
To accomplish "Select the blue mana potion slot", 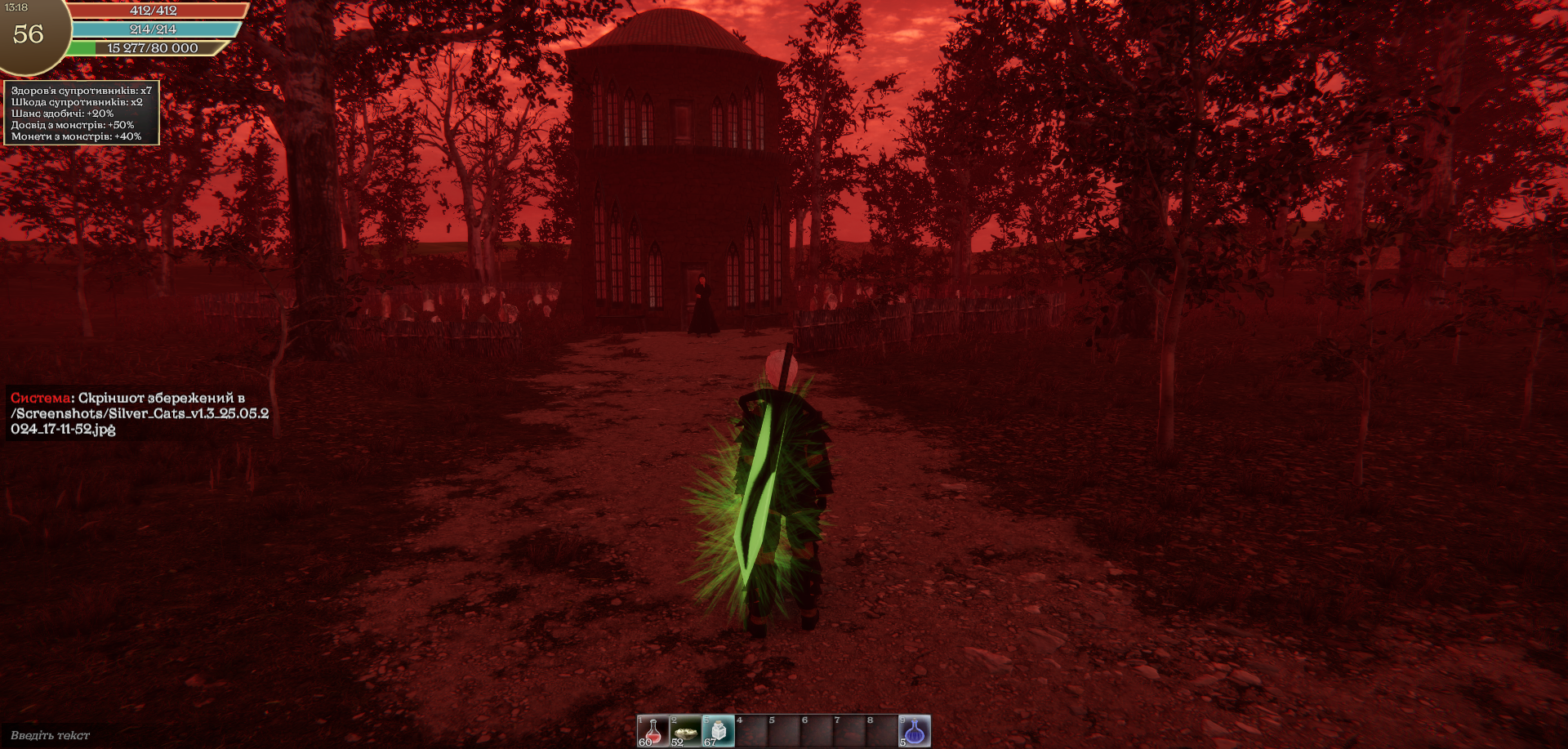I will click(915, 731).
